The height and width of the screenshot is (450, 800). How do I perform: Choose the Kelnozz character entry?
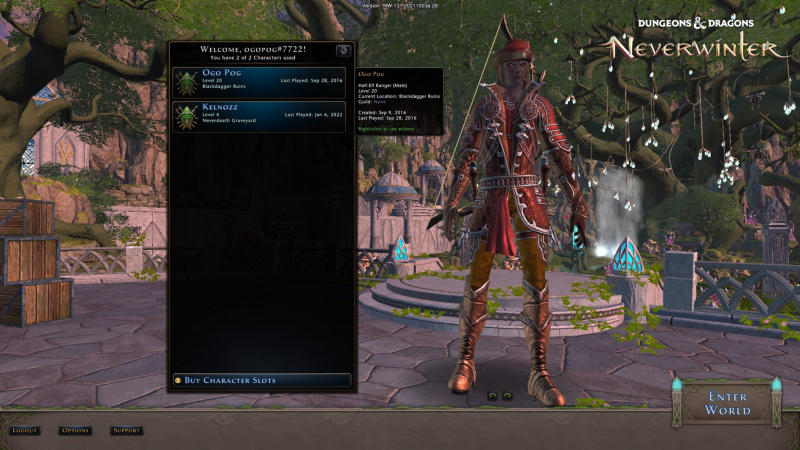coord(260,116)
